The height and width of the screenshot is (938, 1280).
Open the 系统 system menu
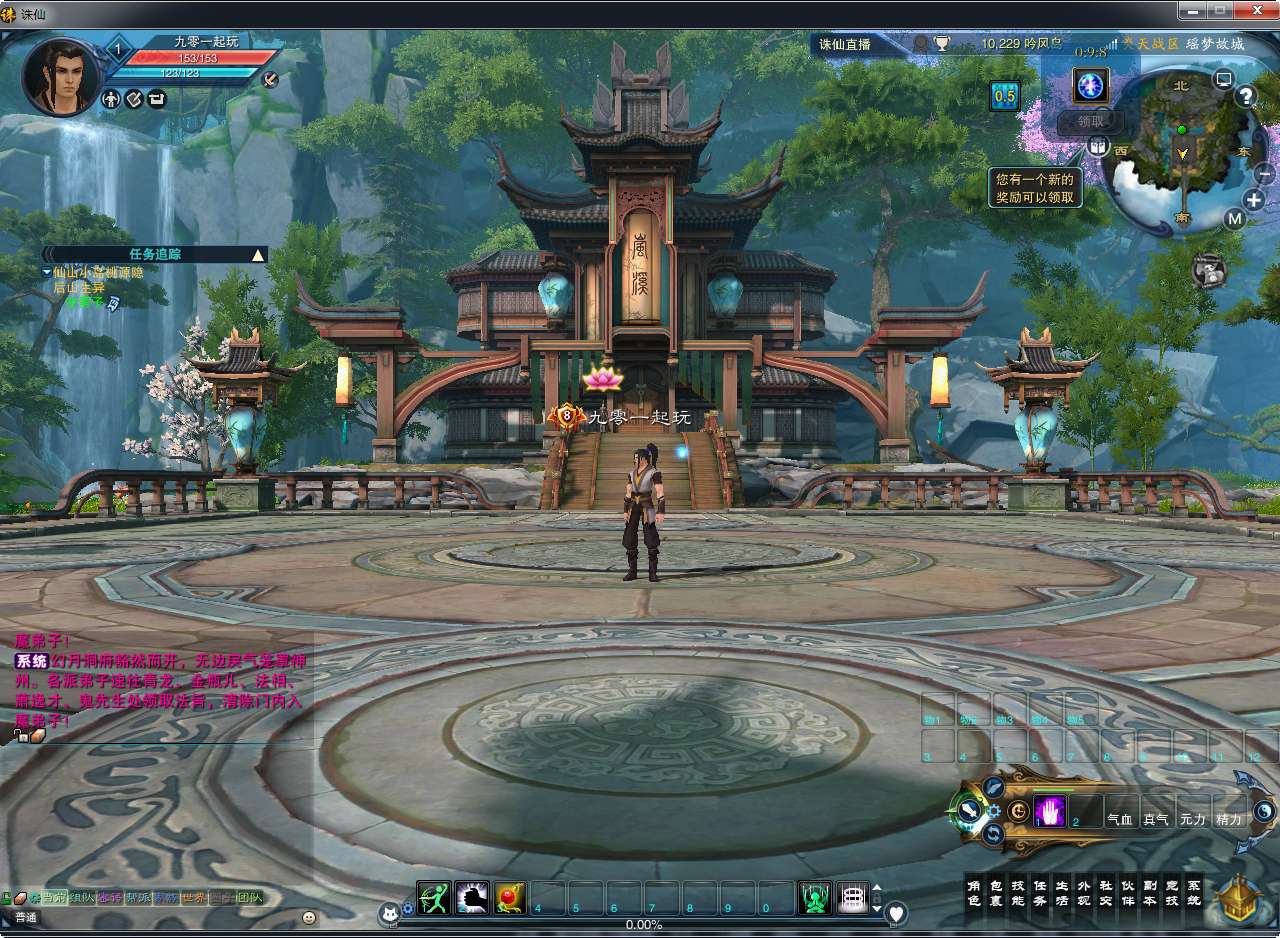tap(1194, 892)
